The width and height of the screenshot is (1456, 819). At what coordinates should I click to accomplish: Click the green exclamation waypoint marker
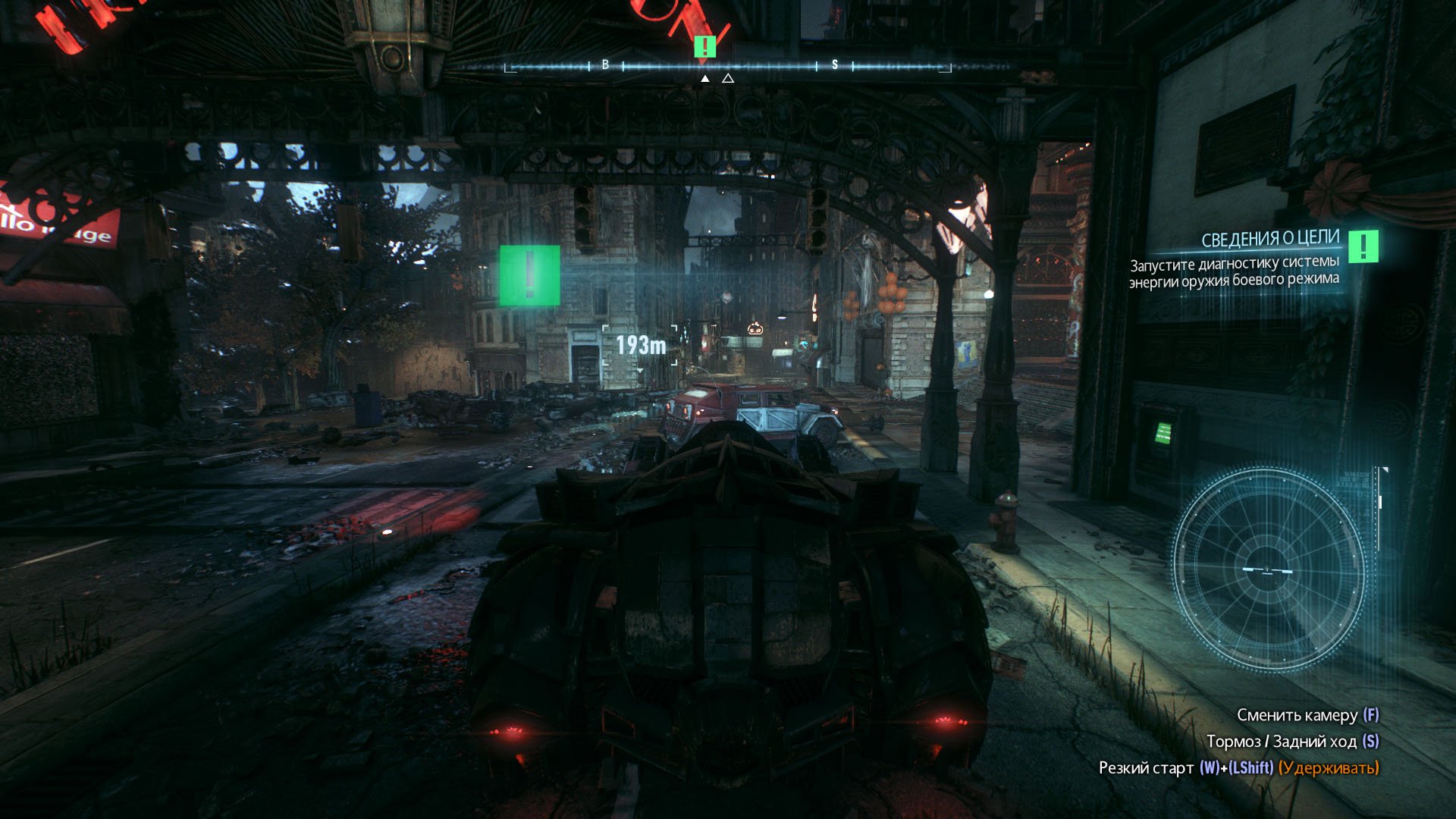tap(529, 275)
